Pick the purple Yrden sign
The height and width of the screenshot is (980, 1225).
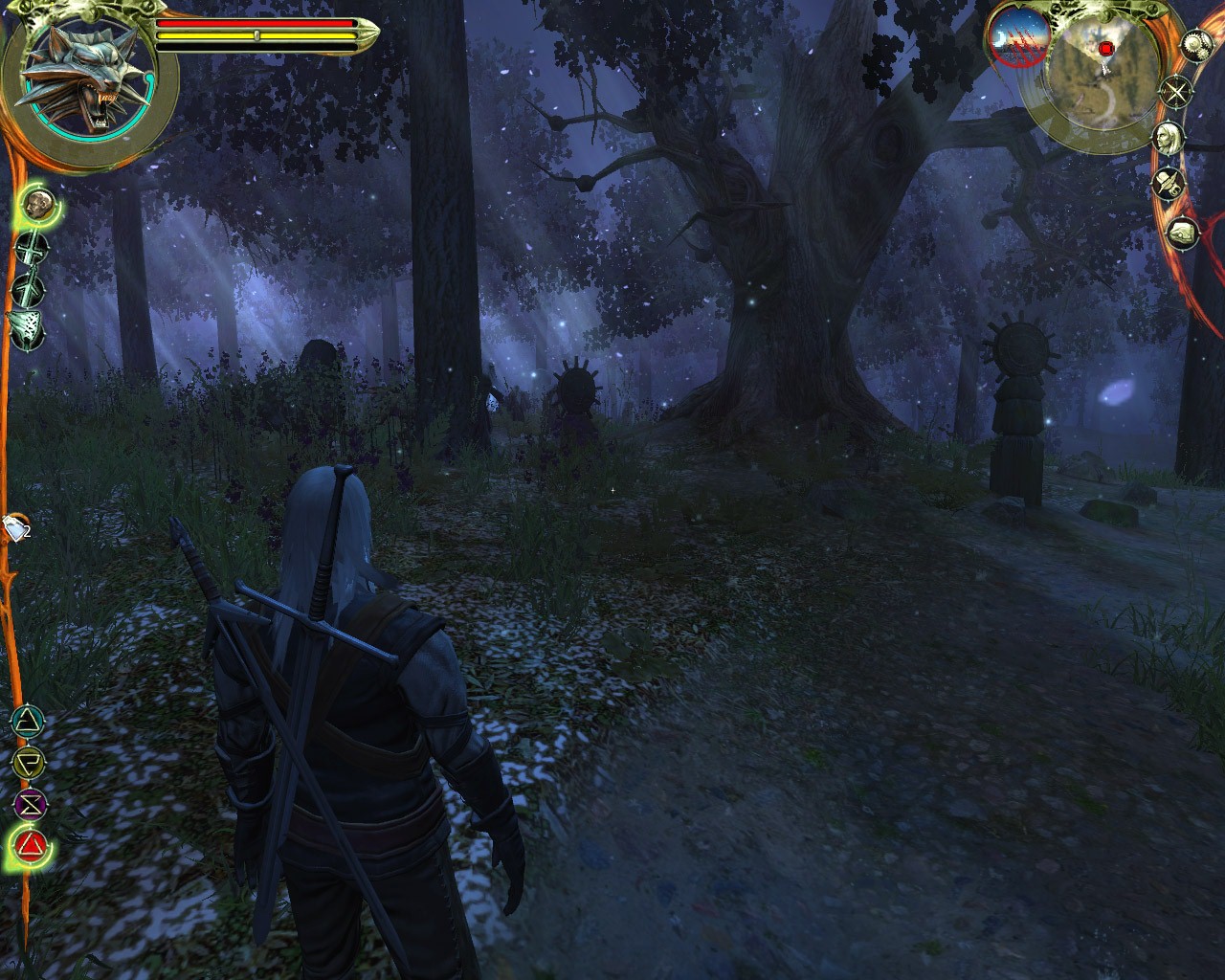[31, 805]
